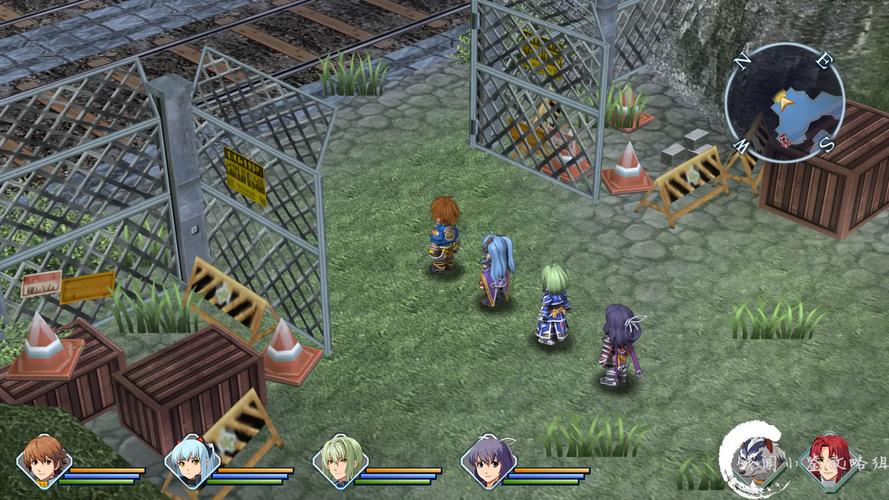This screenshot has height=500, width=889.
Task: Select the purple-haired party member portrait
Action: click(x=487, y=461)
